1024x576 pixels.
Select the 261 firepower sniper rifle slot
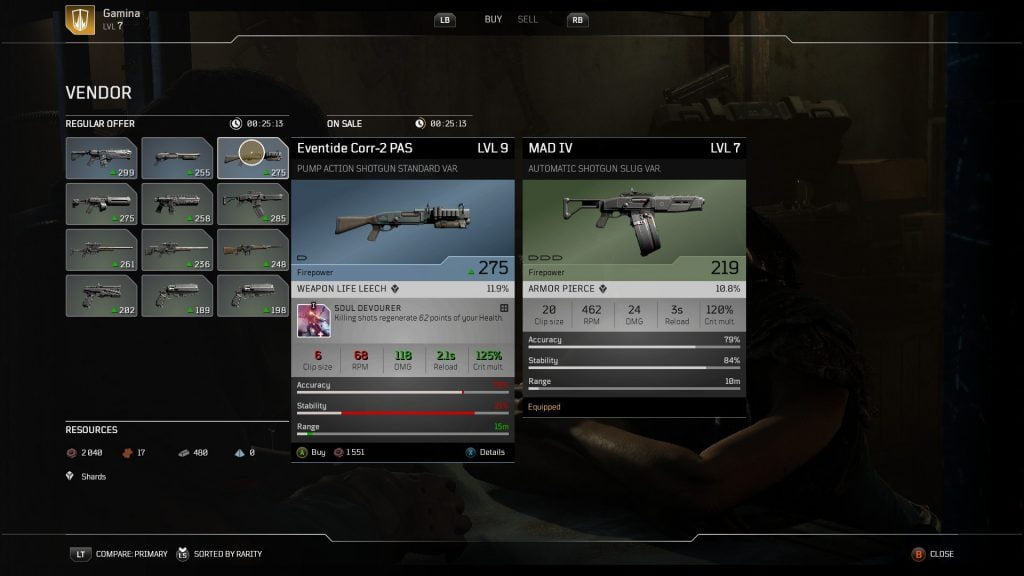click(101, 249)
